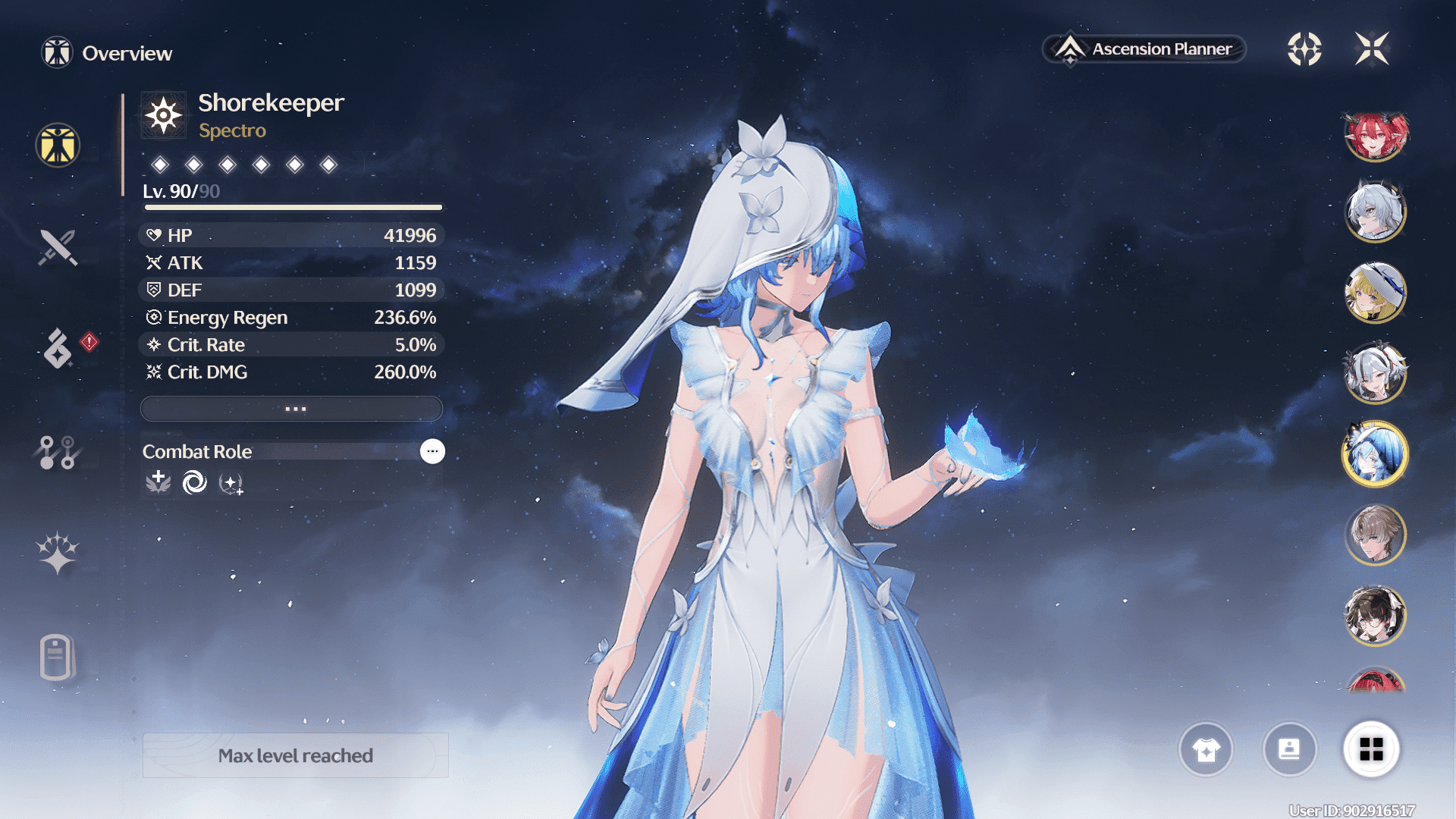Viewport: 1456px width, 819px height.
Task: Switch to the Weapon tab with crossed swords
Action: pyautogui.click(x=58, y=247)
